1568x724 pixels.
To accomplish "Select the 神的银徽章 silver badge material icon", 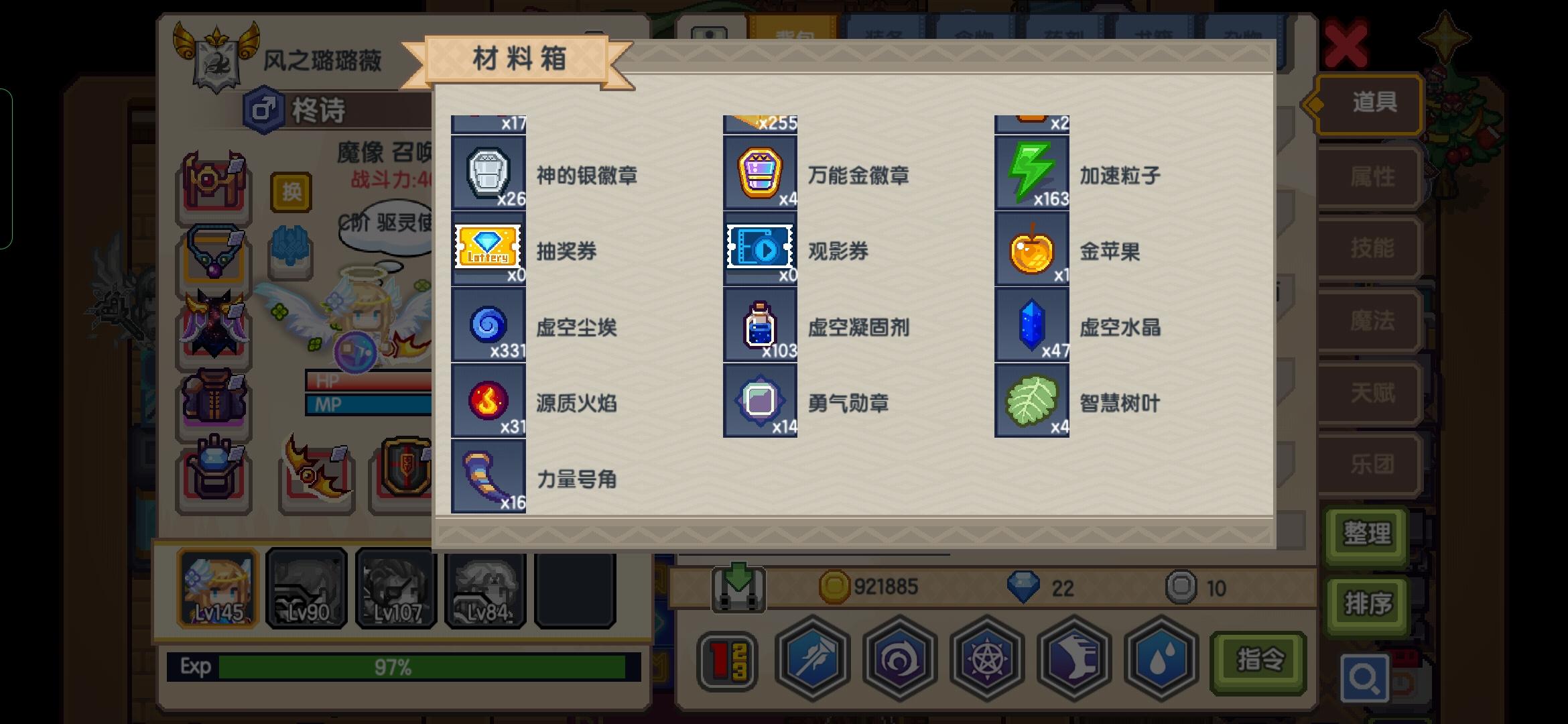I will pyautogui.click(x=488, y=175).
